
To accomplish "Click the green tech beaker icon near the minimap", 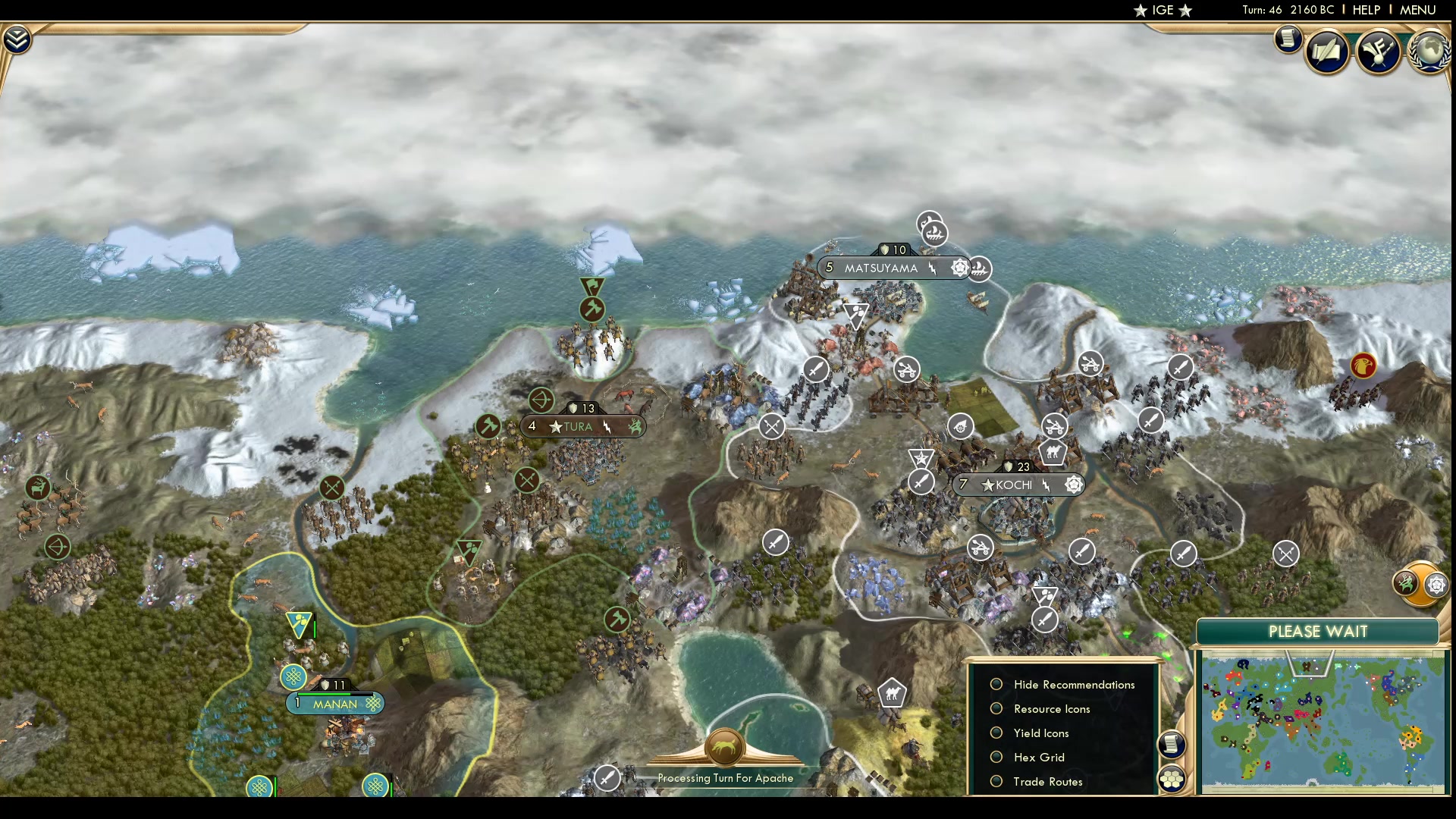I will 1405,584.
